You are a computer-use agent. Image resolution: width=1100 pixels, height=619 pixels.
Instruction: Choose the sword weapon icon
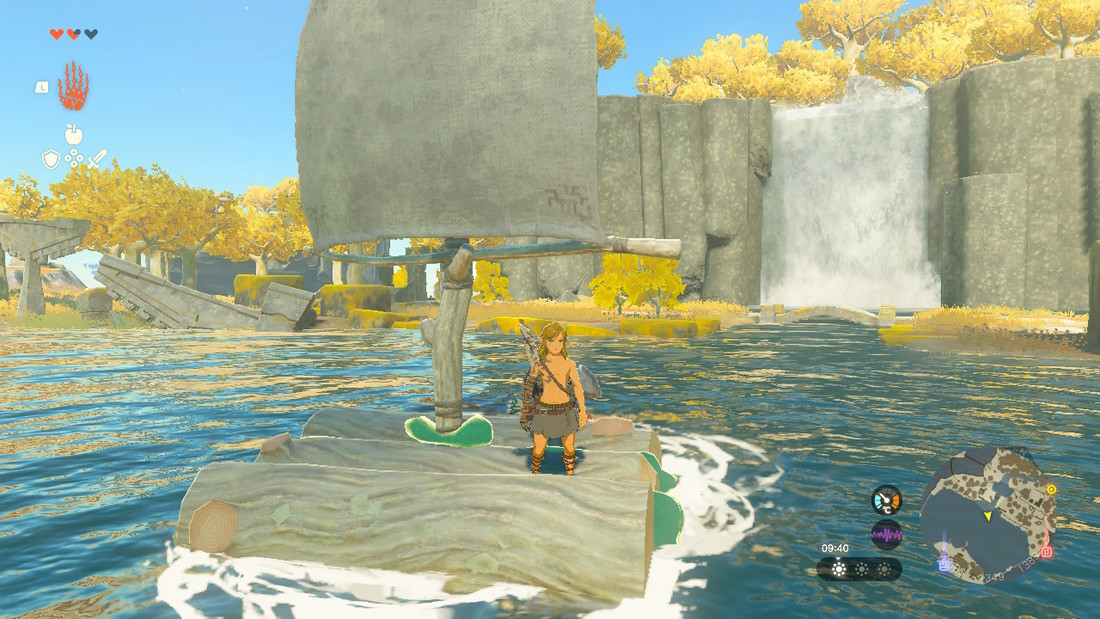point(97,159)
